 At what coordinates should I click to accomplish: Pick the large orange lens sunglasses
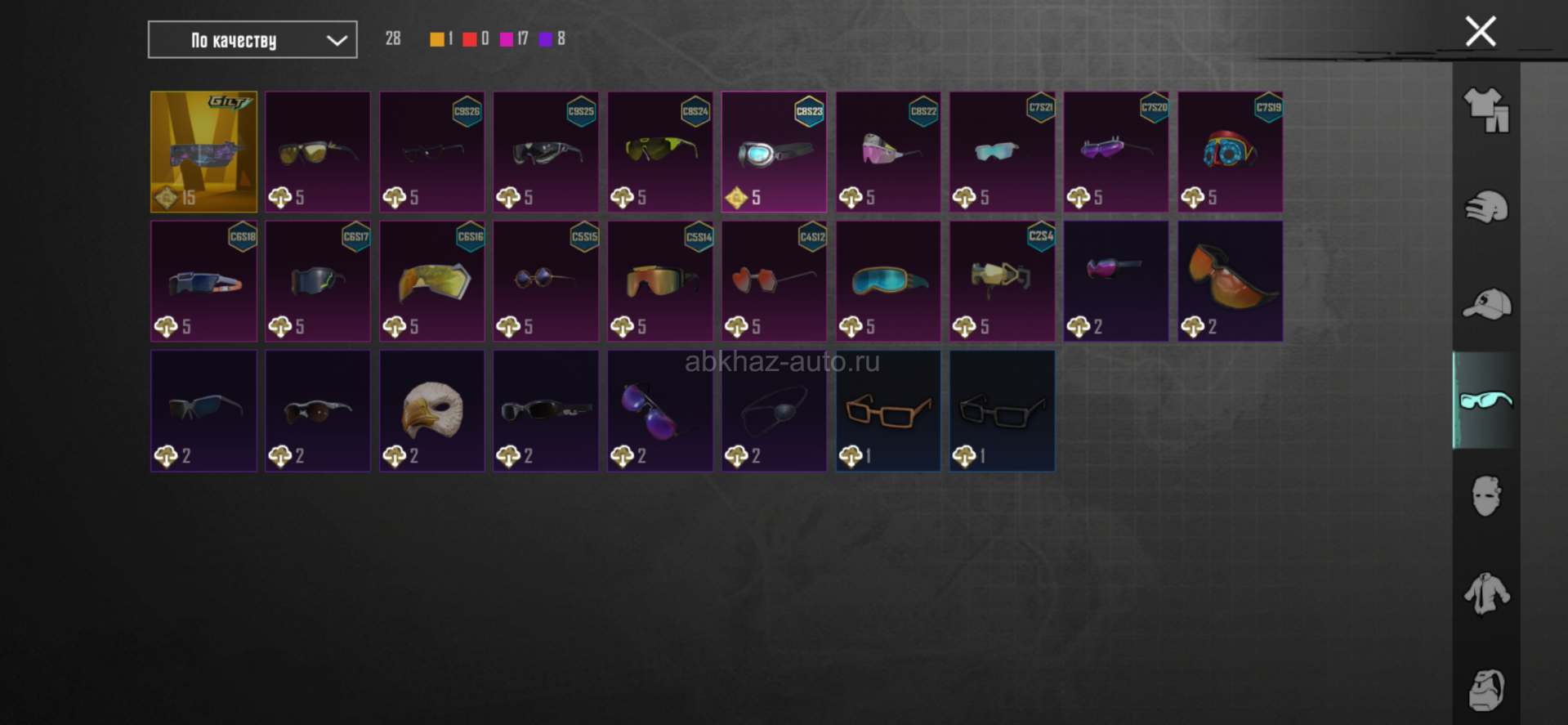pyautogui.click(x=1230, y=280)
